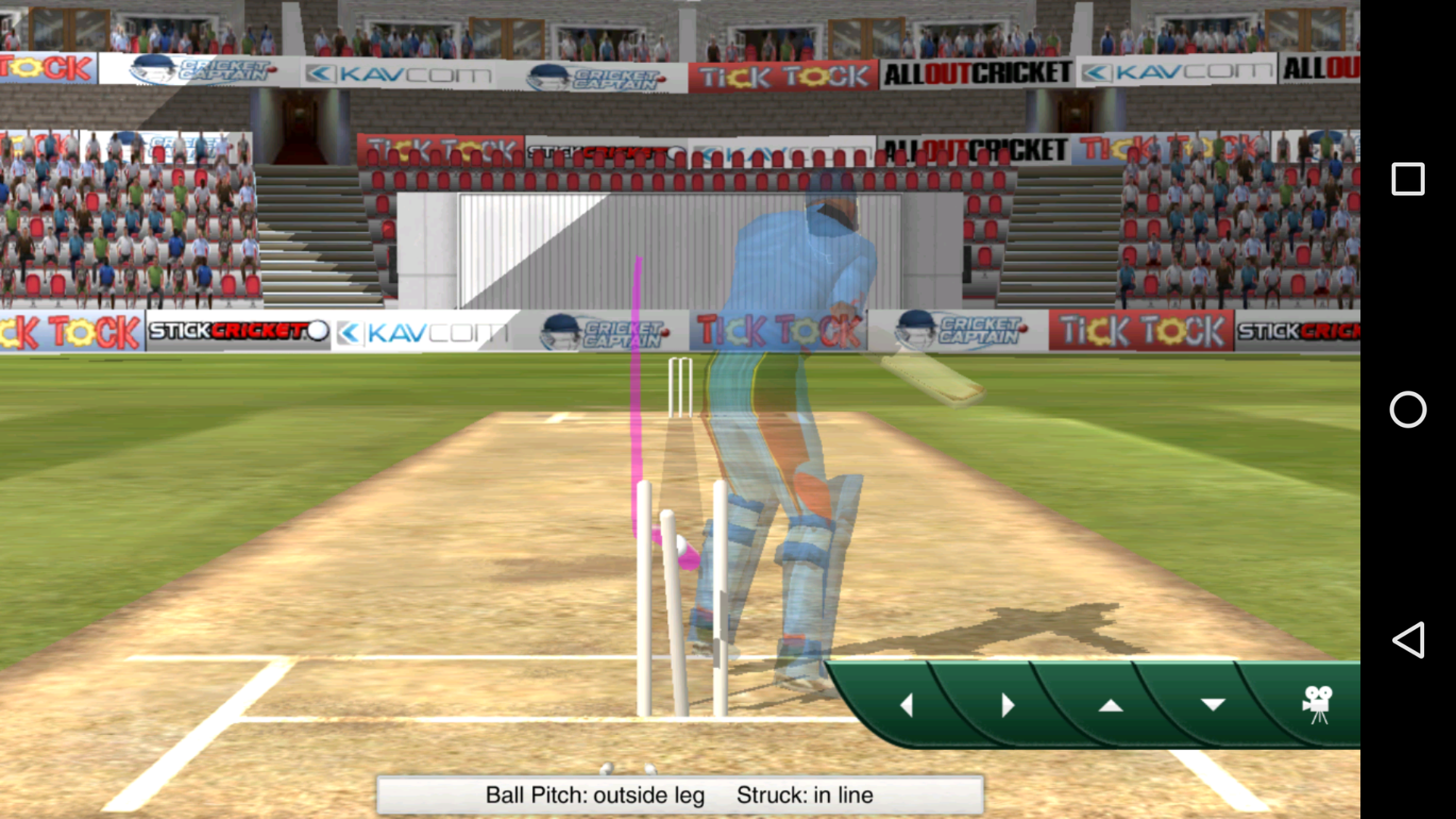Screen dimensions: 1456x819
Task: Click the Ball Pitch information bar
Action: pos(596,795)
